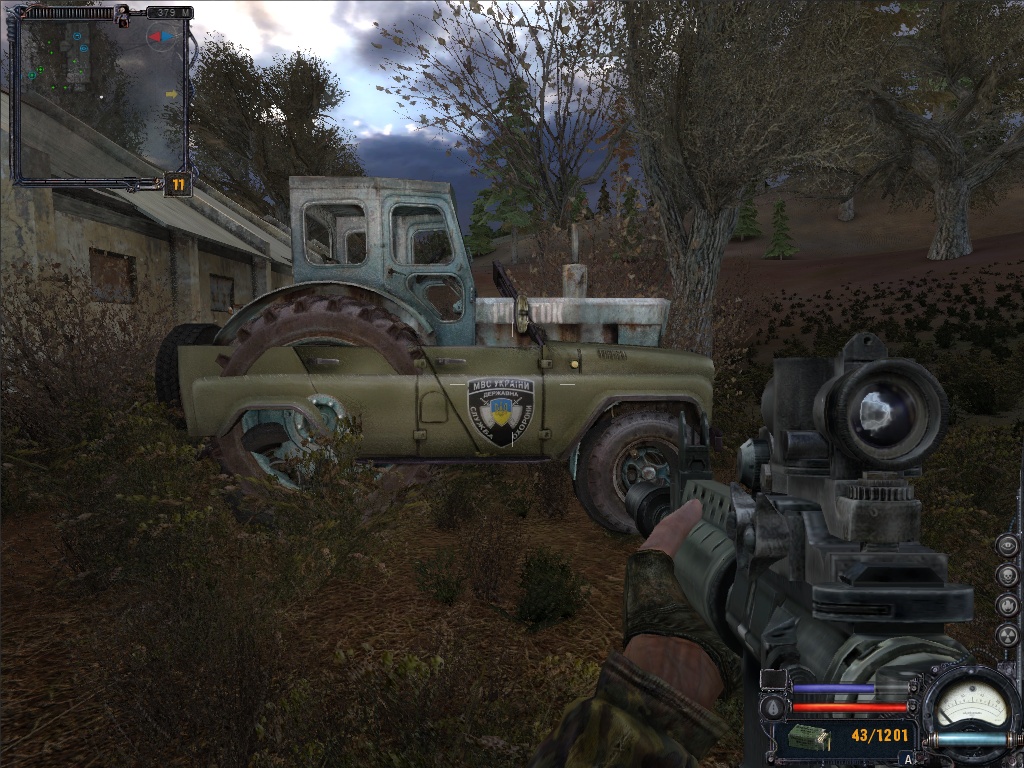Viewport: 1024px width, 768px height.
Task: Click the eye status icon
Action: (x=1008, y=546)
